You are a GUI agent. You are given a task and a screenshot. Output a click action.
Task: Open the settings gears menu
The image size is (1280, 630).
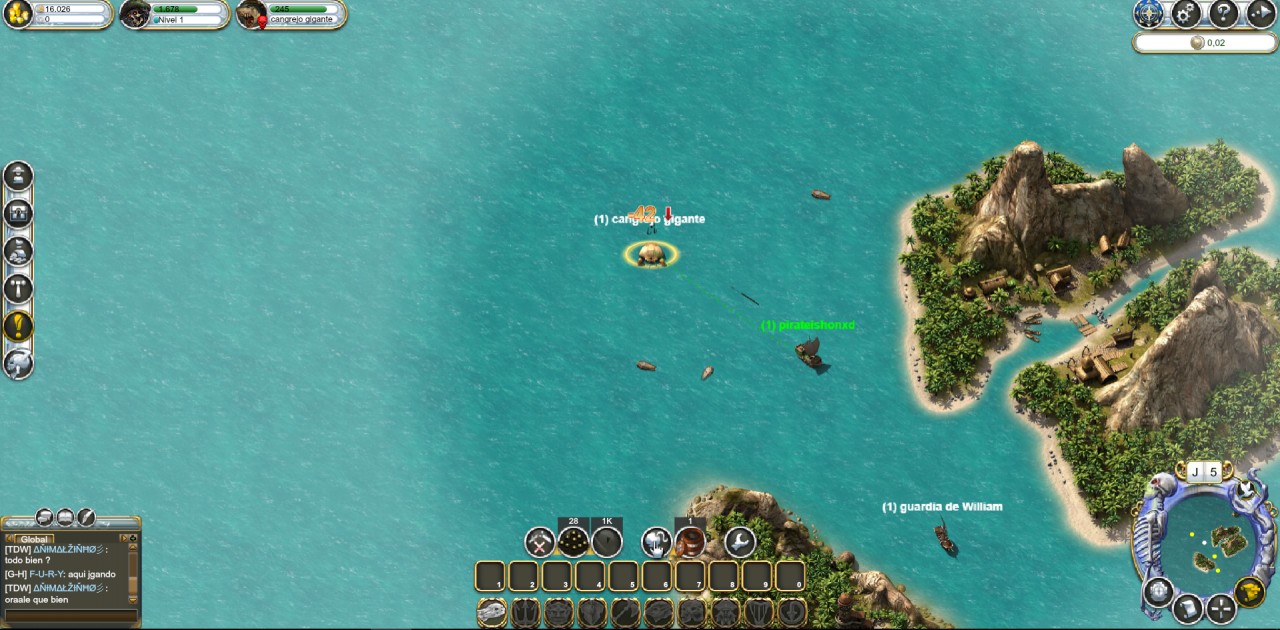click(x=1186, y=13)
